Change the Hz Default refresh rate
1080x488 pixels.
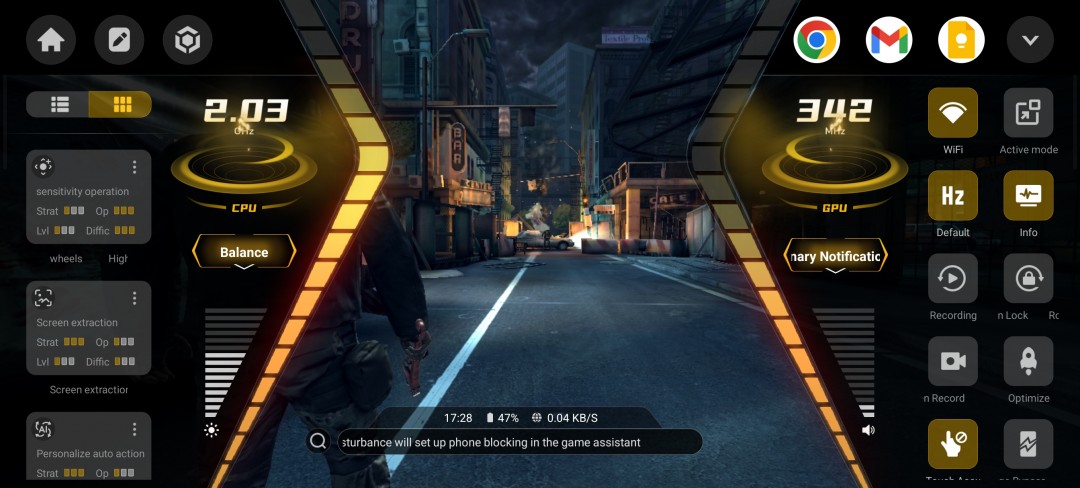953,196
